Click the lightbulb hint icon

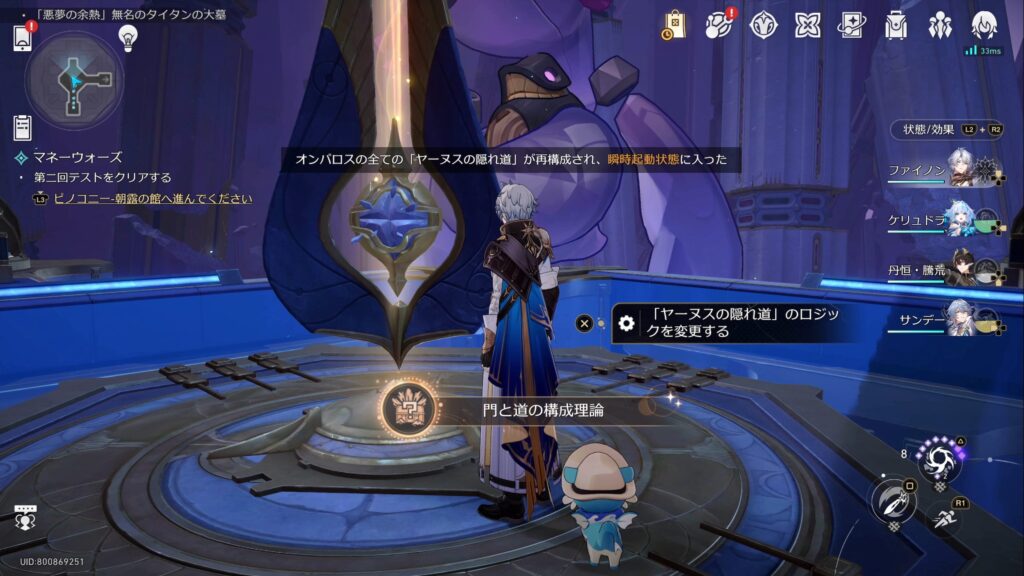tap(127, 37)
